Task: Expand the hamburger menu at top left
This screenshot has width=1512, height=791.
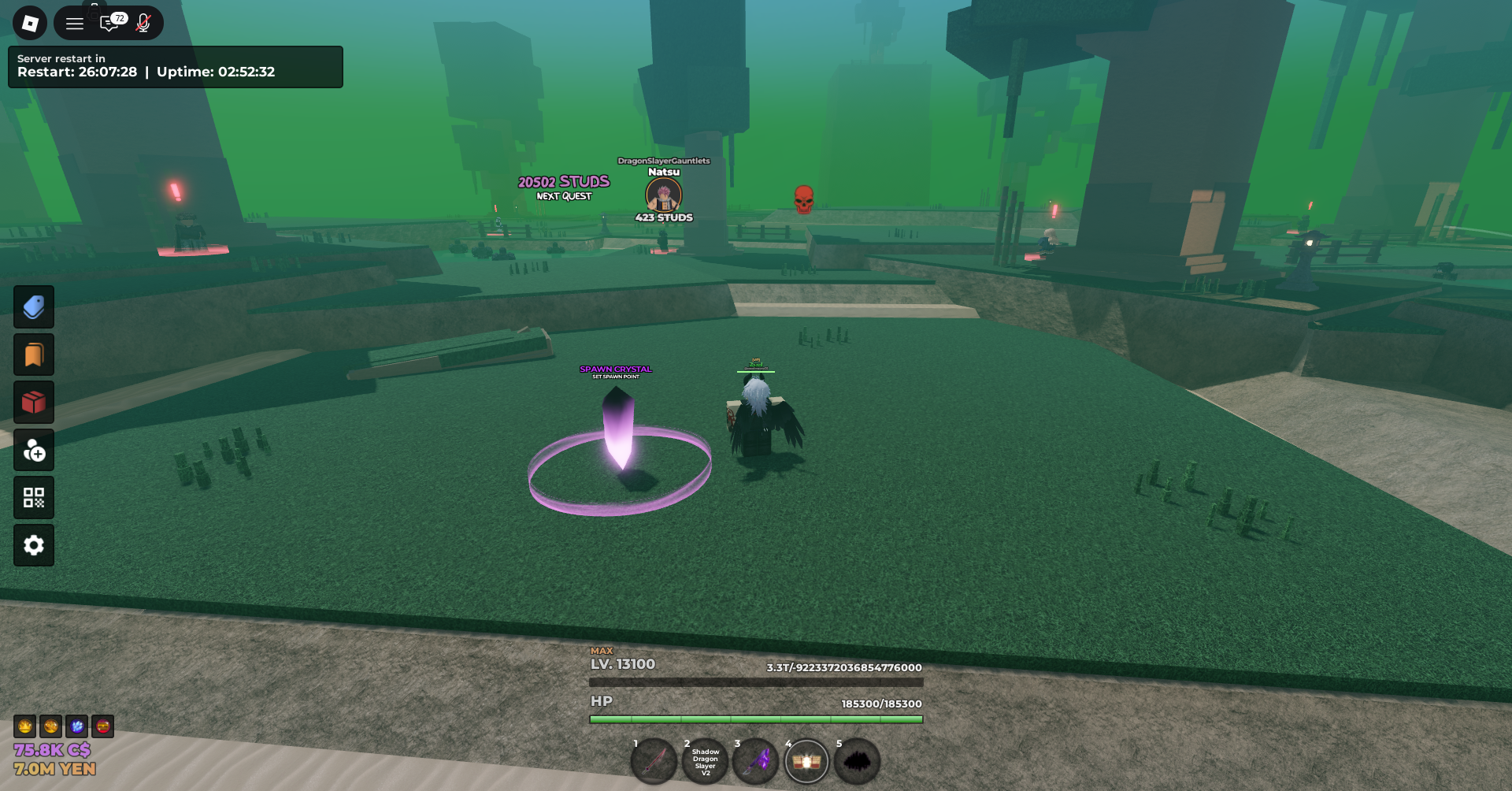Action: [x=75, y=23]
